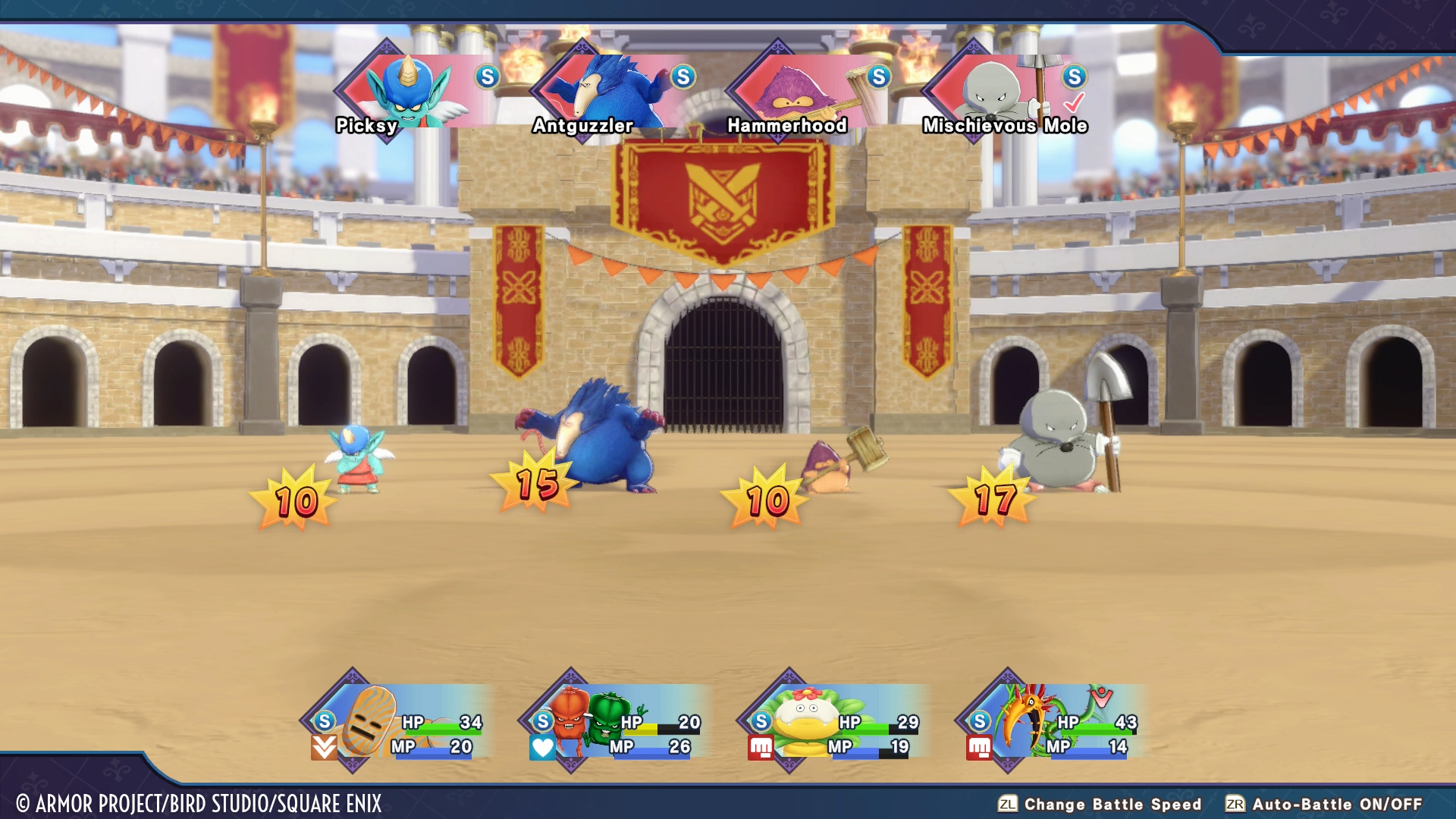Choose the red and green peppers party panel
Screen dimensions: 1456x819
click(x=616, y=722)
